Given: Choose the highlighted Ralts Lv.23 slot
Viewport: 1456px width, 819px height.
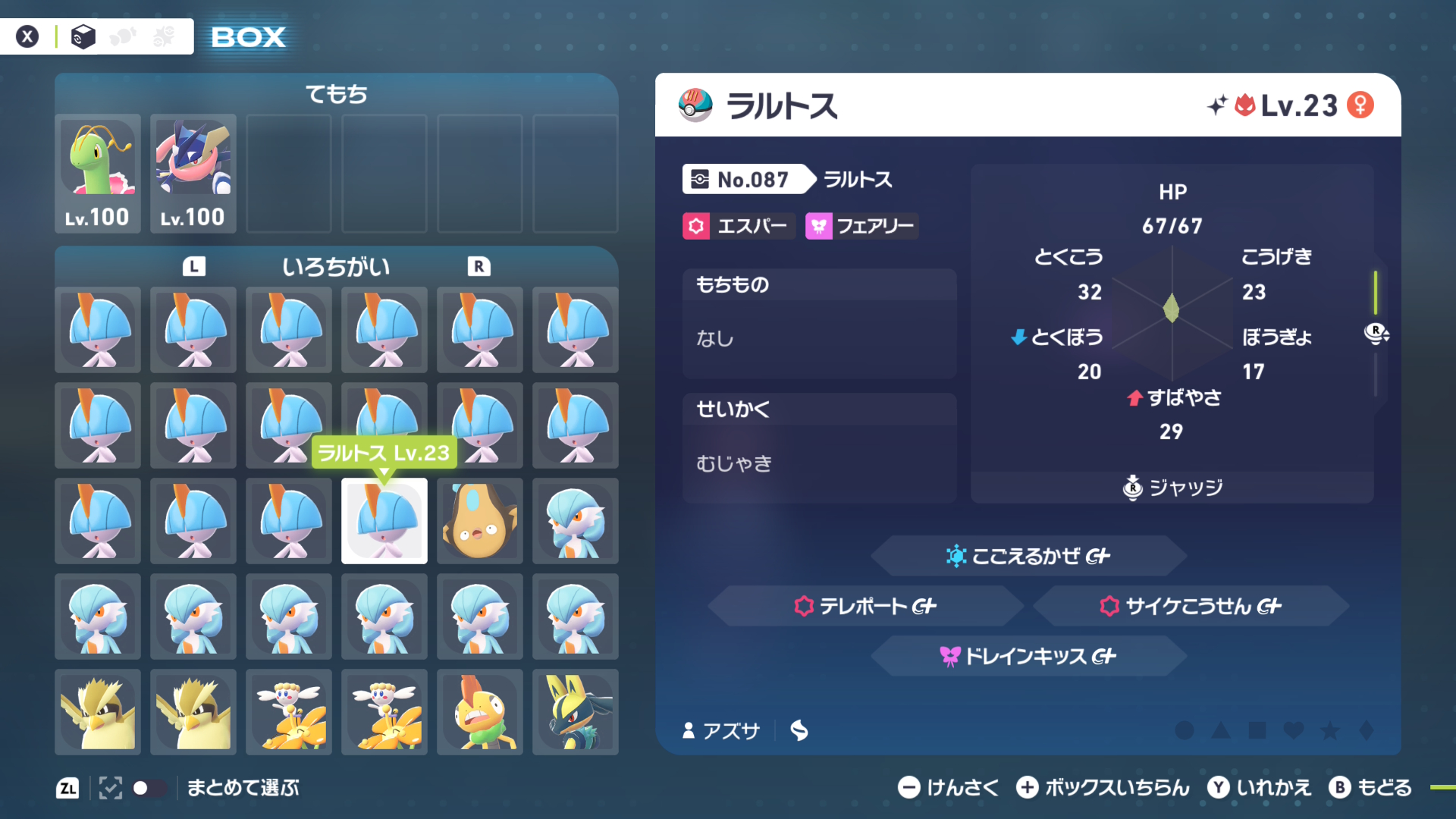Looking at the screenshot, I should click(384, 521).
